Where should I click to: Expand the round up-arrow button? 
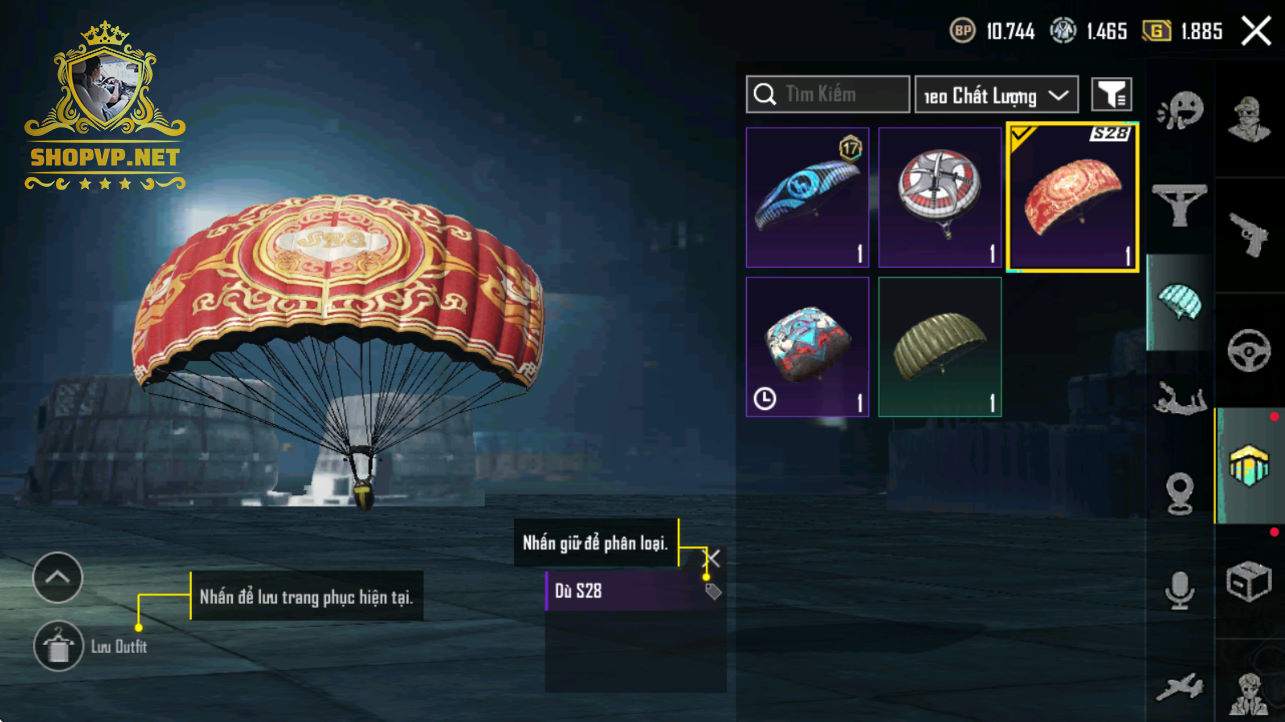[x=57, y=577]
